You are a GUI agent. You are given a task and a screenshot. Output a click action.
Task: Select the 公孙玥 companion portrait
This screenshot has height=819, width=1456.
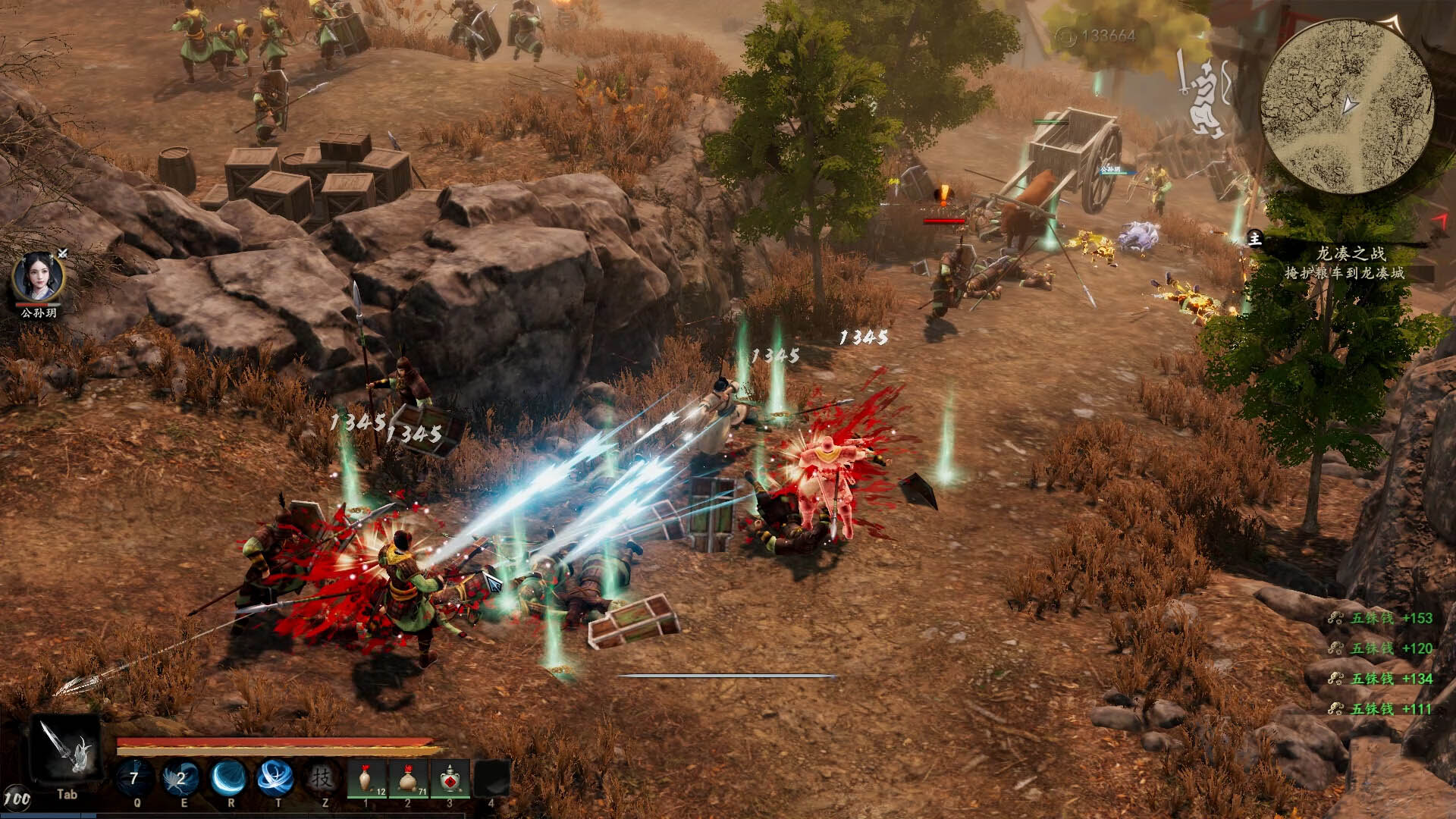click(x=38, y=278)
